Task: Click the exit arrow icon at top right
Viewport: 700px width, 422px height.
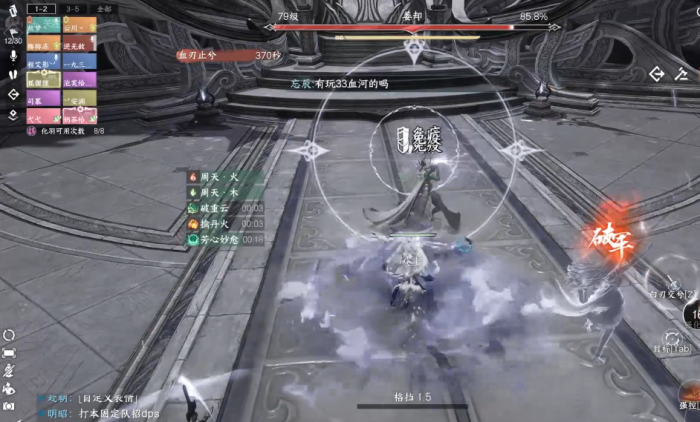Action: (657, 73)
